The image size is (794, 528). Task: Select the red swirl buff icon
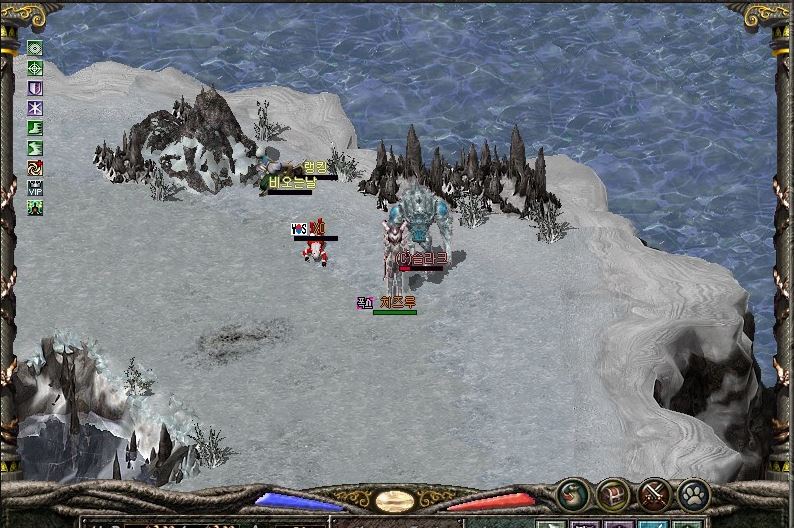(x=35, y=168)
